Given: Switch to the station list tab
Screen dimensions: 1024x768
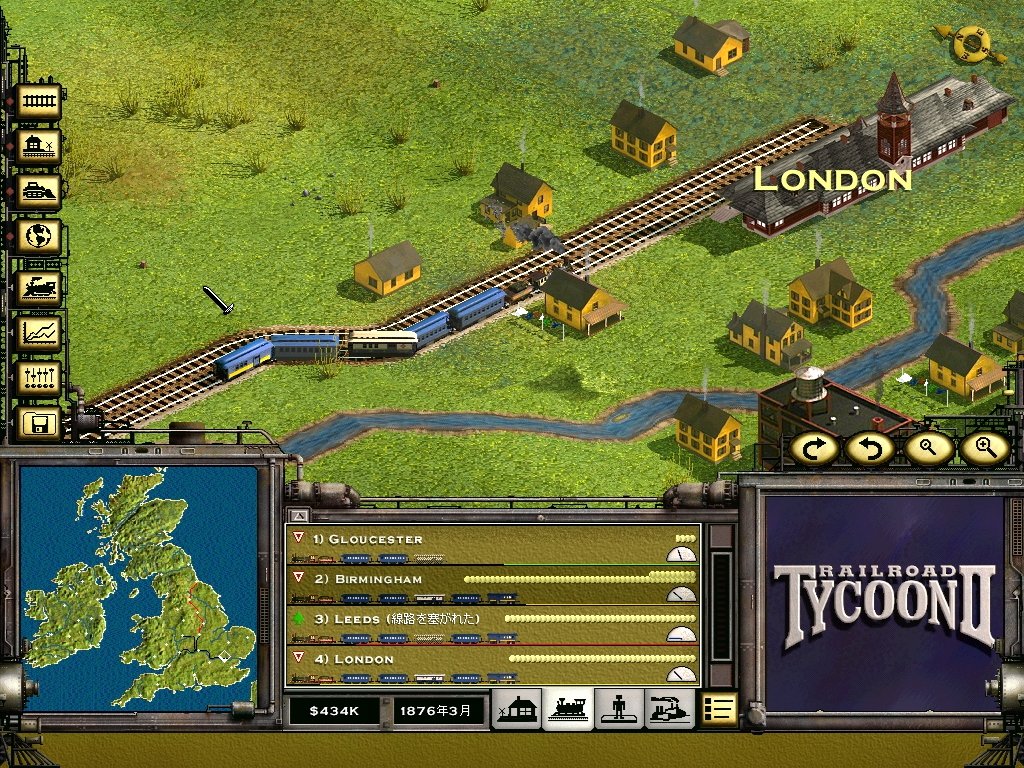Looking at the screenshot, I should [517, 709].
